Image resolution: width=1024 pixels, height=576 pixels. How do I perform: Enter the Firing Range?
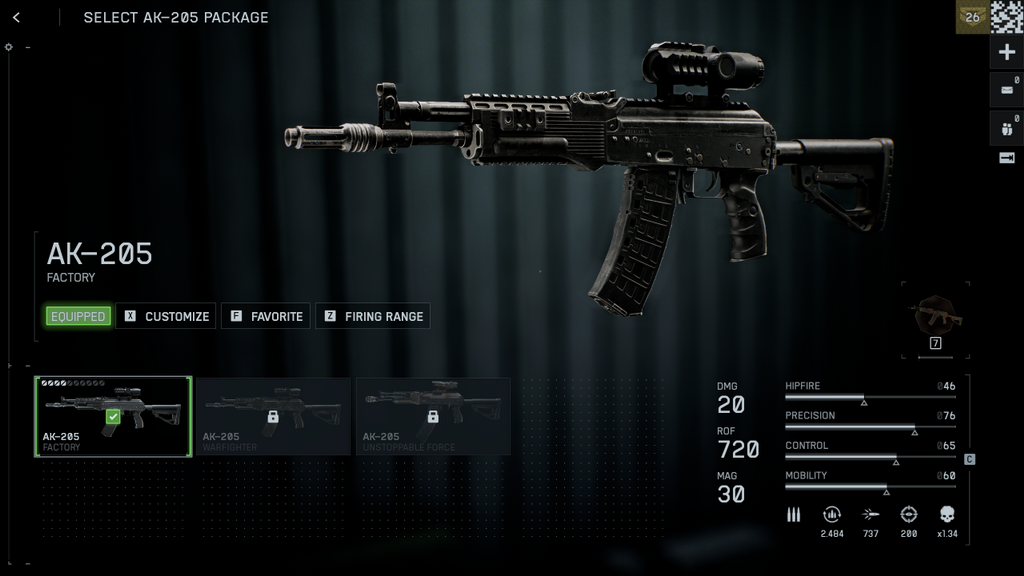[x=373, y=316]
